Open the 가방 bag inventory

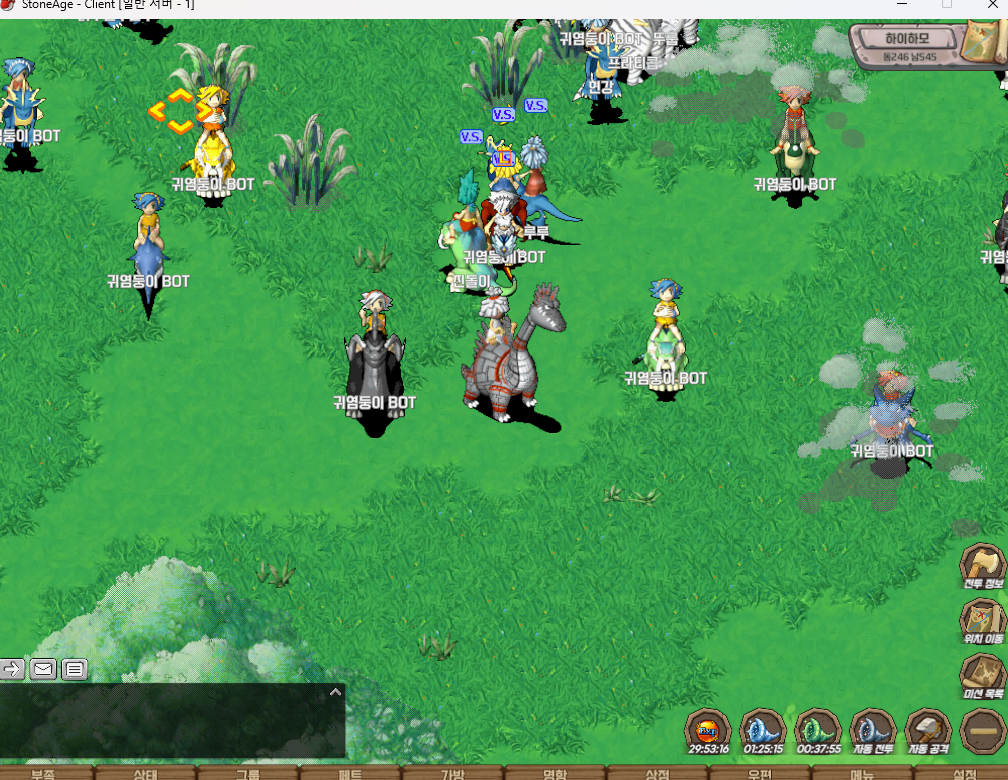coord(453,773)
